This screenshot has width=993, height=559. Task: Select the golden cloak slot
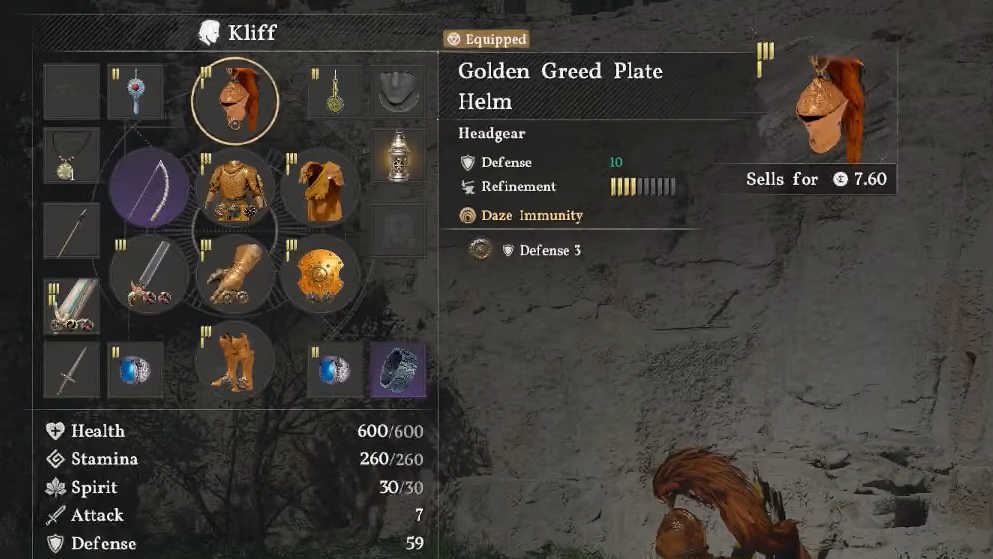click(320, 188)
